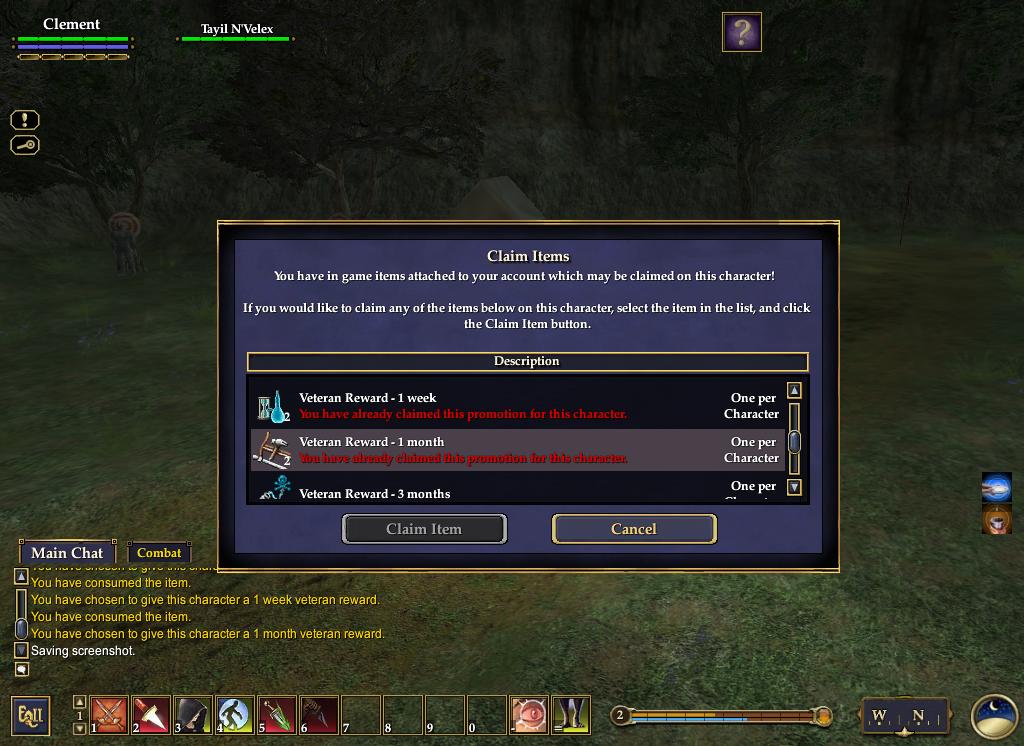Click the claim list's up arrow
The height and width of the screenshot is (746, 1024).
pos(794,391)
